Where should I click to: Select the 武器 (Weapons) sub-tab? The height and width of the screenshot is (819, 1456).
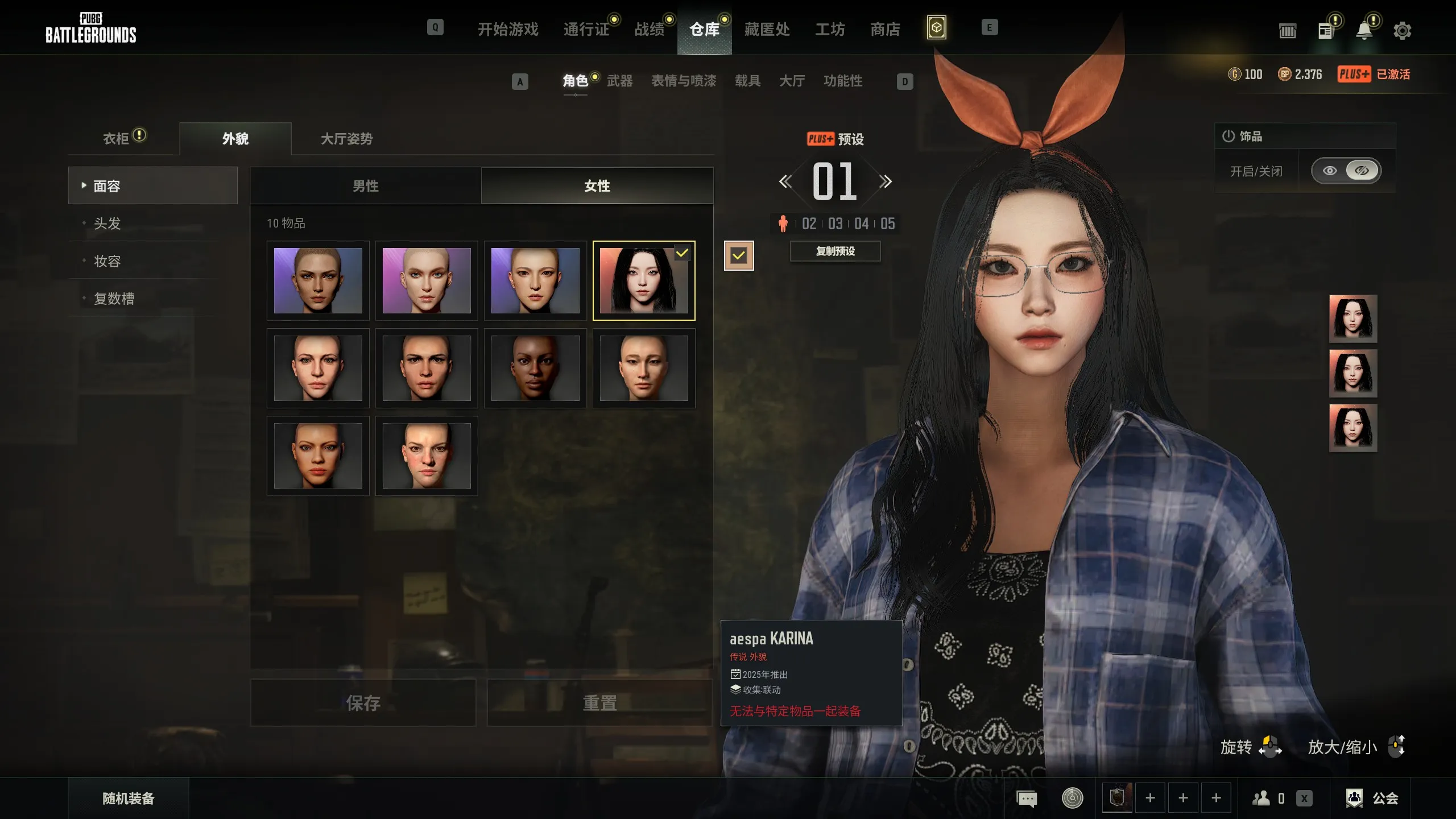pos(619,81)
